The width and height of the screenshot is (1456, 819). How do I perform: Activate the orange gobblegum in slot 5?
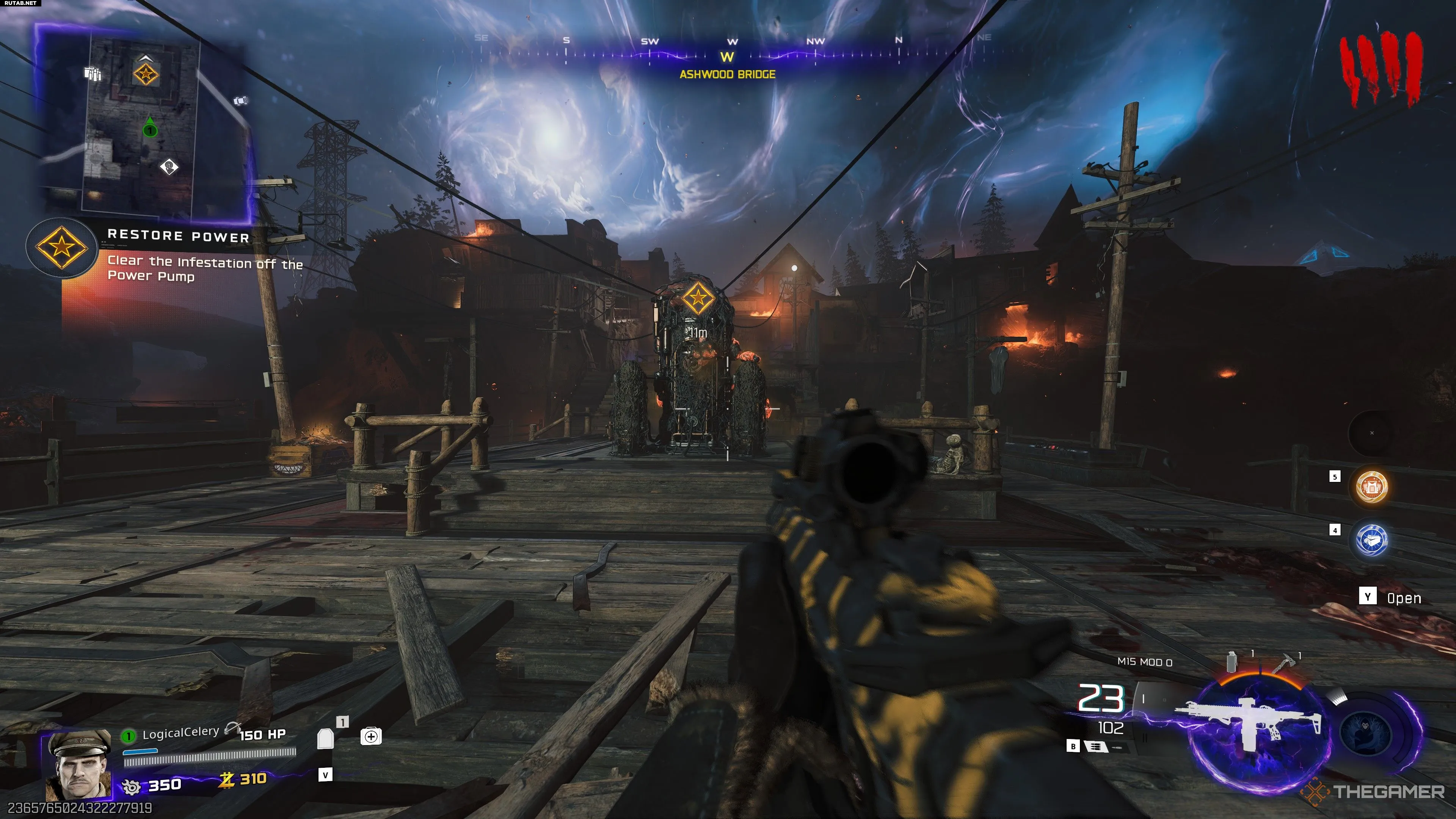pyautogui.click(x=1371, y=486)
